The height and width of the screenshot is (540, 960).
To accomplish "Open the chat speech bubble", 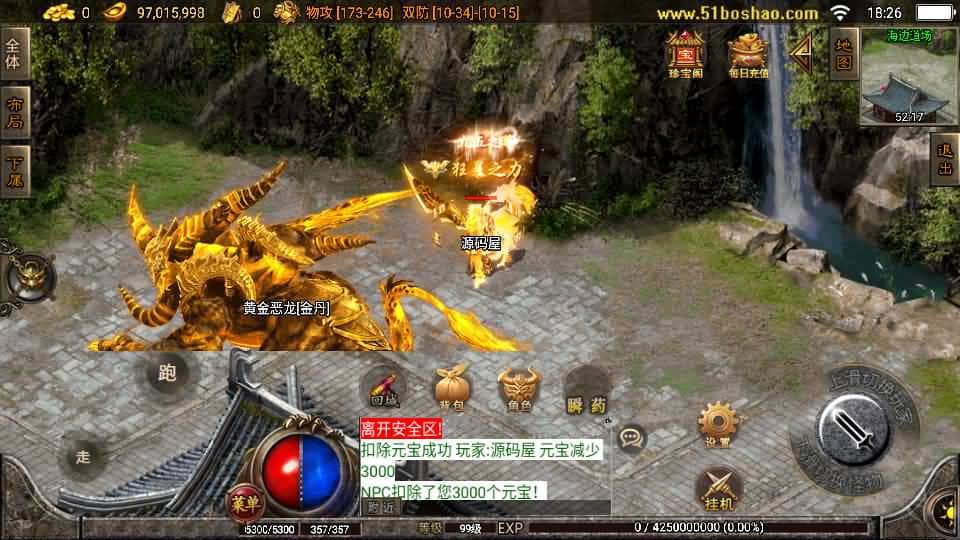I will click(x=631, y=437).
